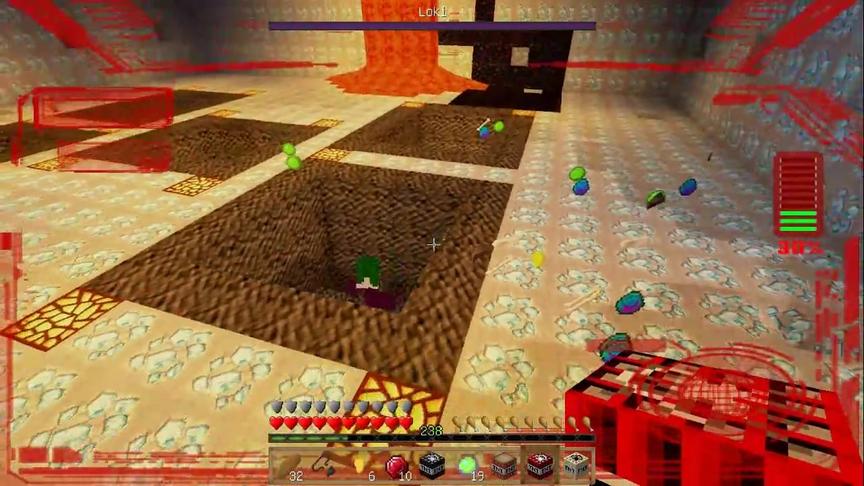The image size is (864, 486).
Task: Select the brown TNT block slot
Action: point(503,465)
